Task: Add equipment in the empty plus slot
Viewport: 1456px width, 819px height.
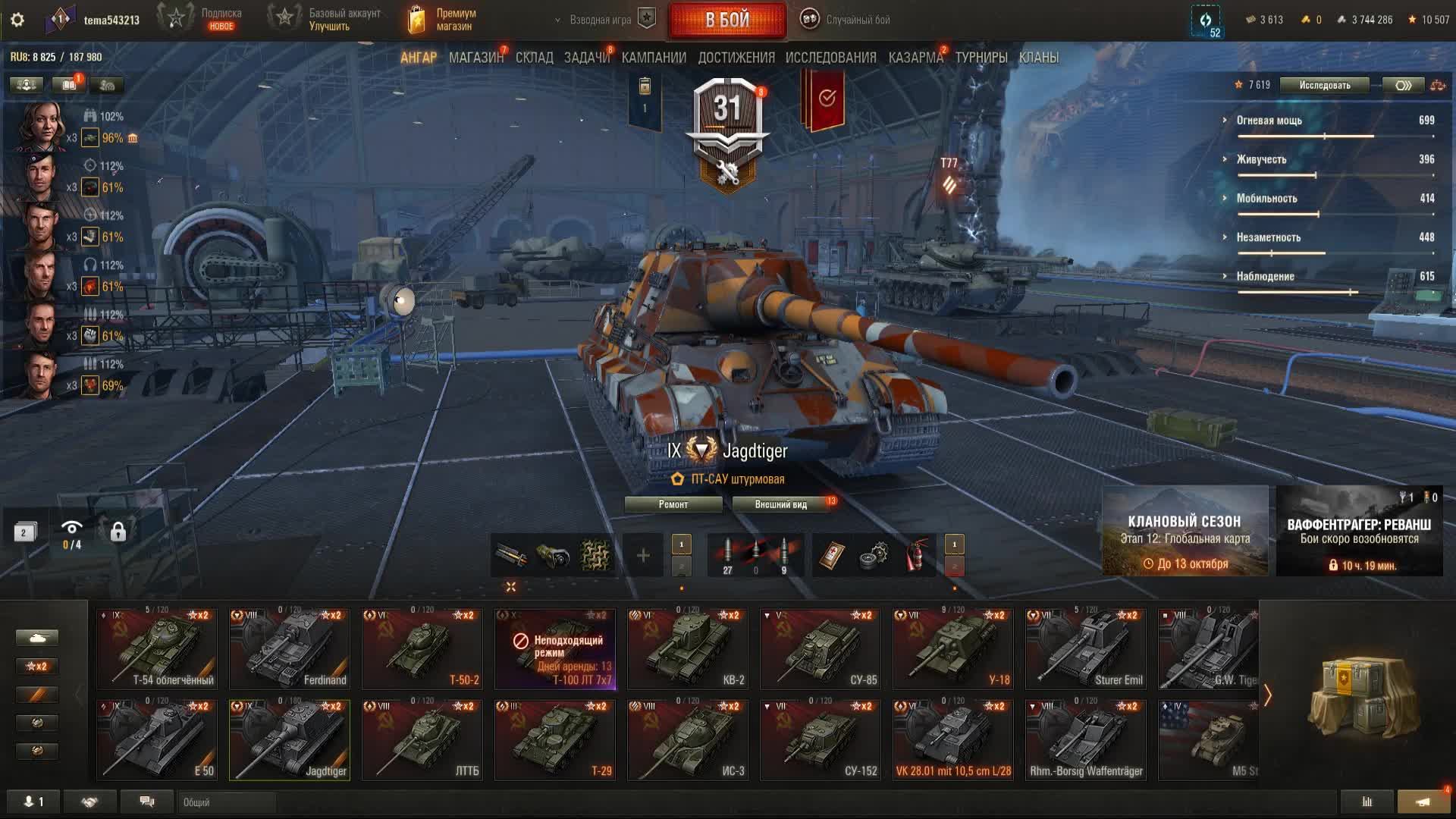Action: (x=642, y=556)
